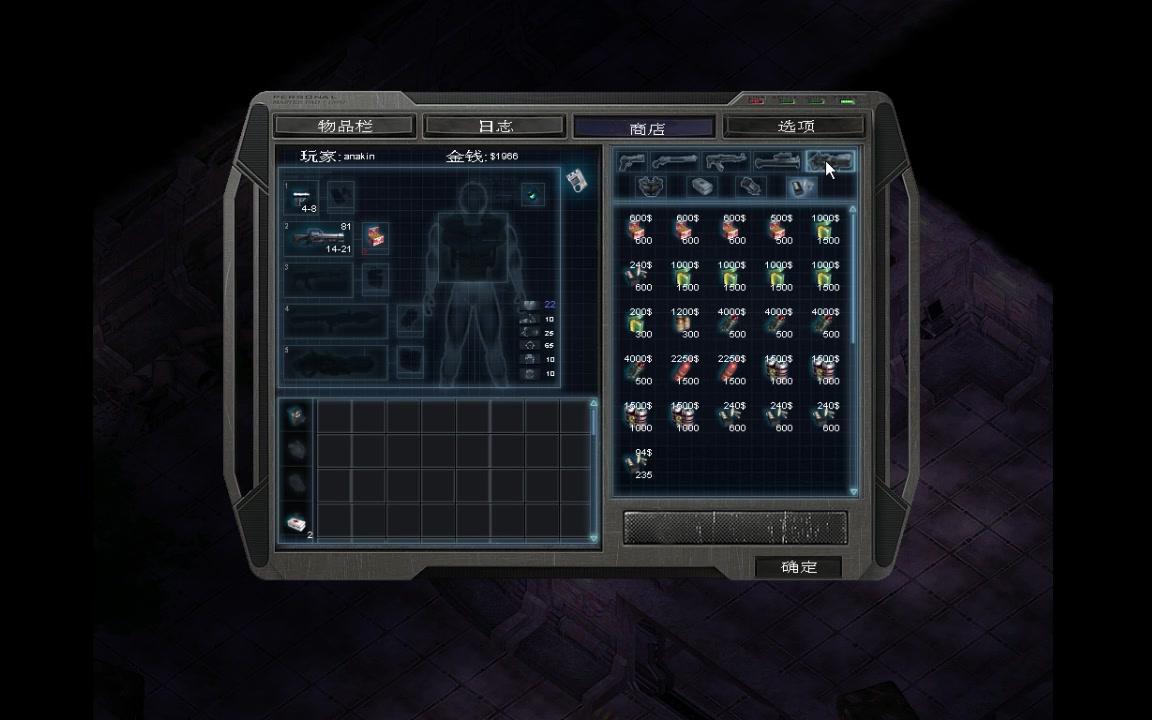Image resolution: width=1152 pixels, height=720 pixels.
Task: Show the shotgun weapon category
Action: (x=675, y=161)
